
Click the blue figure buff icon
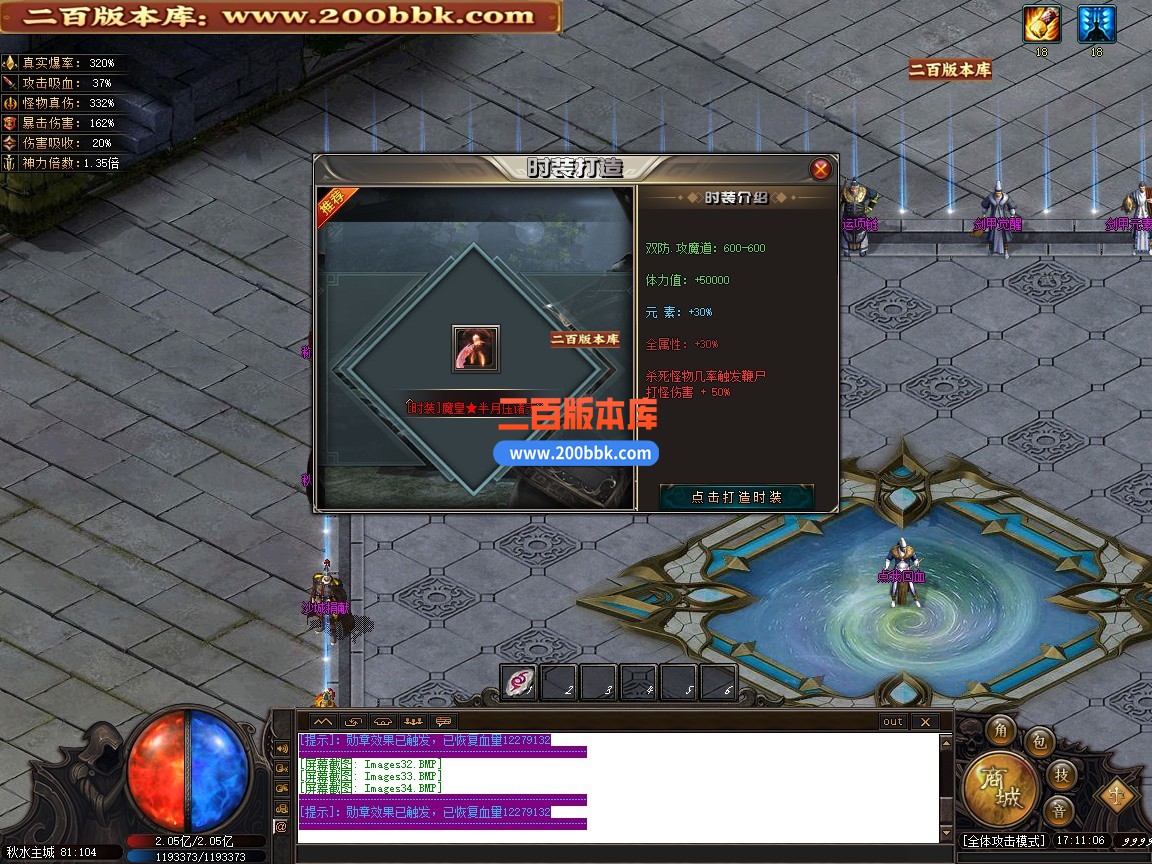(x=1096, y=24)
